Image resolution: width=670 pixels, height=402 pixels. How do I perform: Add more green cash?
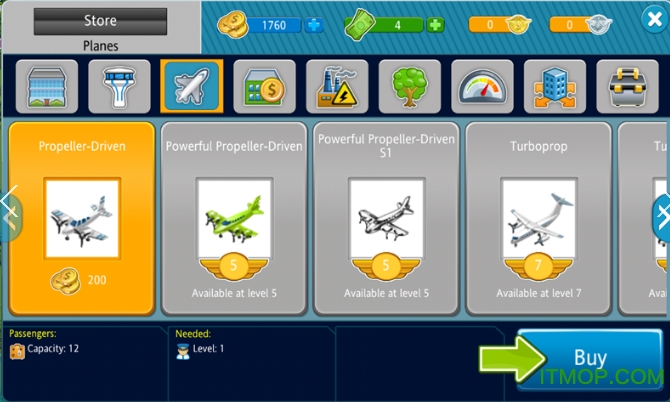[x=435, y=25]
